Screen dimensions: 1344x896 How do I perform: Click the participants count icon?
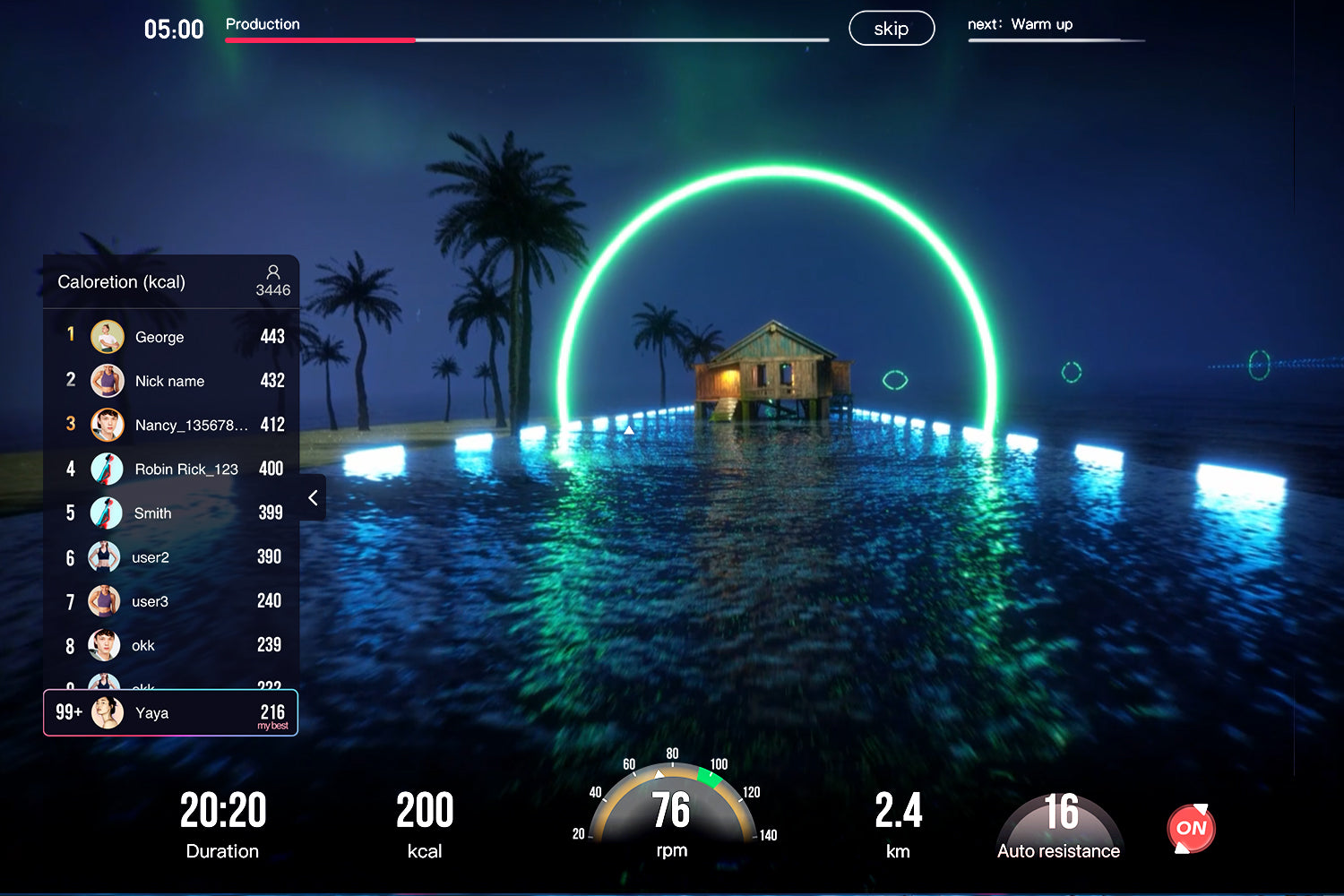pos(272,272)
